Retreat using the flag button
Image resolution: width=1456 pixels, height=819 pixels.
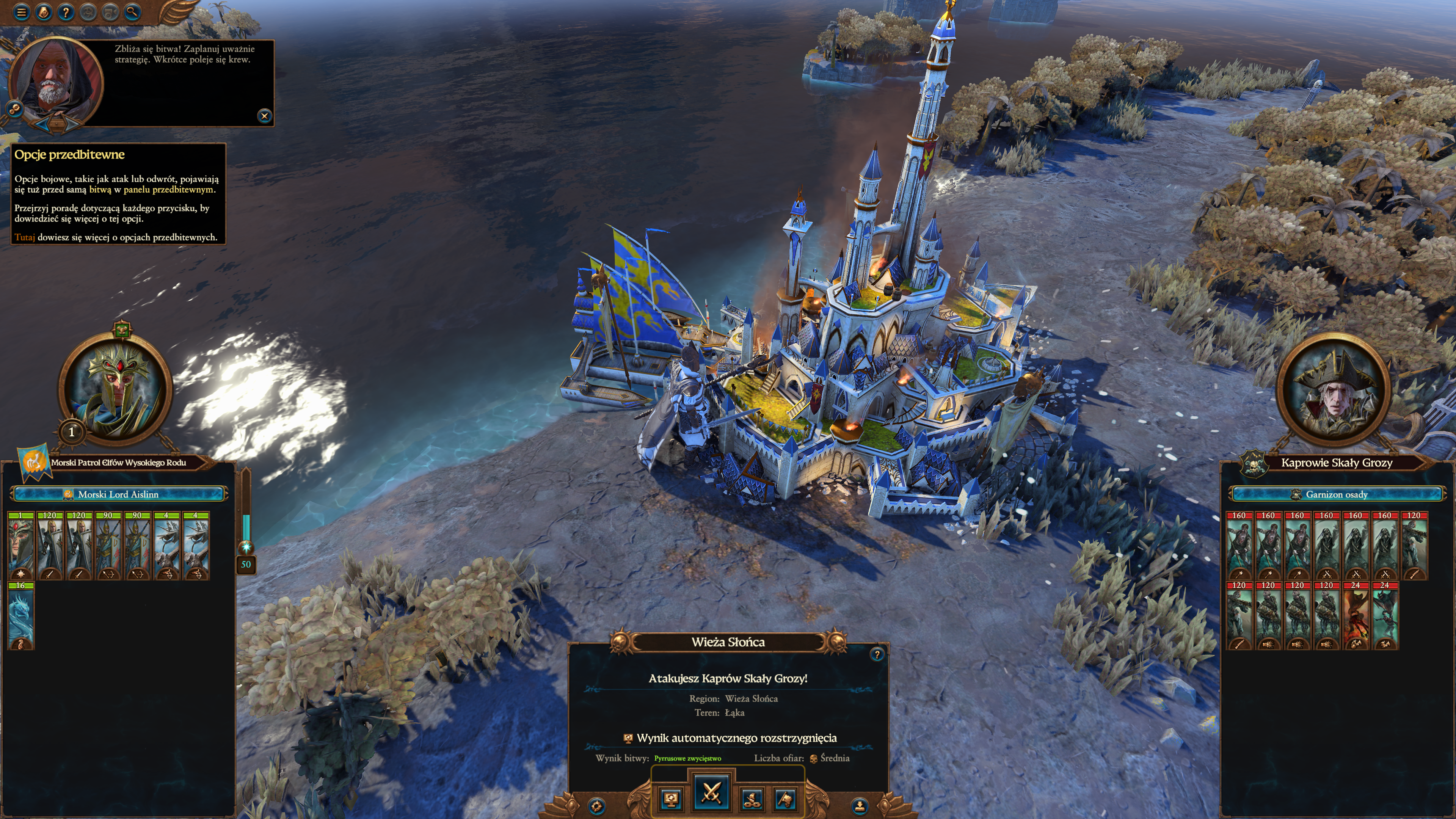pos(786,799)
